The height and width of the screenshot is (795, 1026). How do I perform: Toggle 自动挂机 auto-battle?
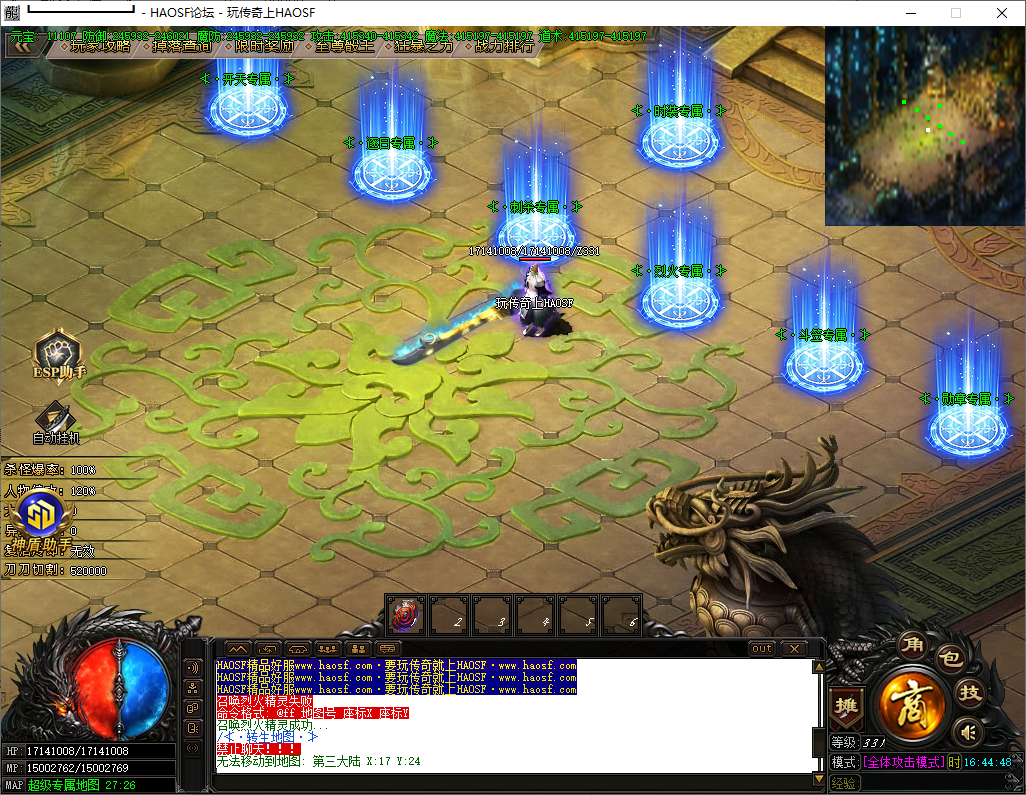point(56,422)
